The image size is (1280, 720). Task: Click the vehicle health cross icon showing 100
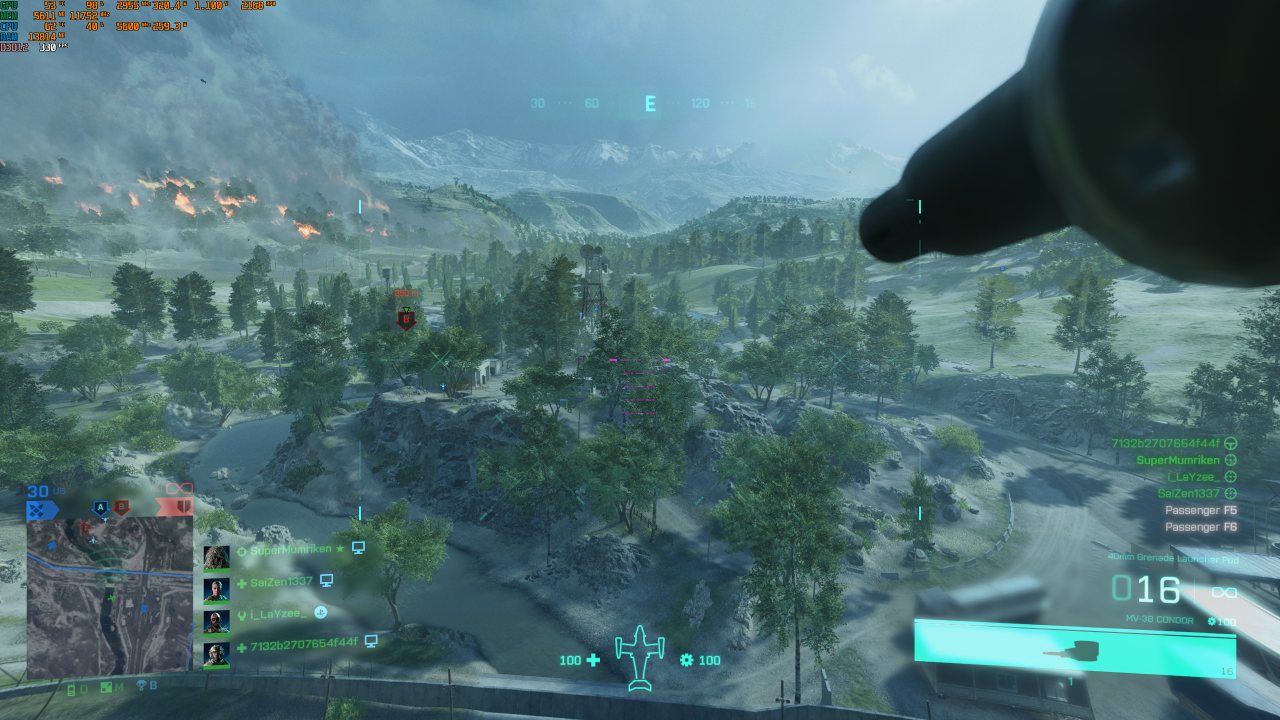(x=594, y=660)
